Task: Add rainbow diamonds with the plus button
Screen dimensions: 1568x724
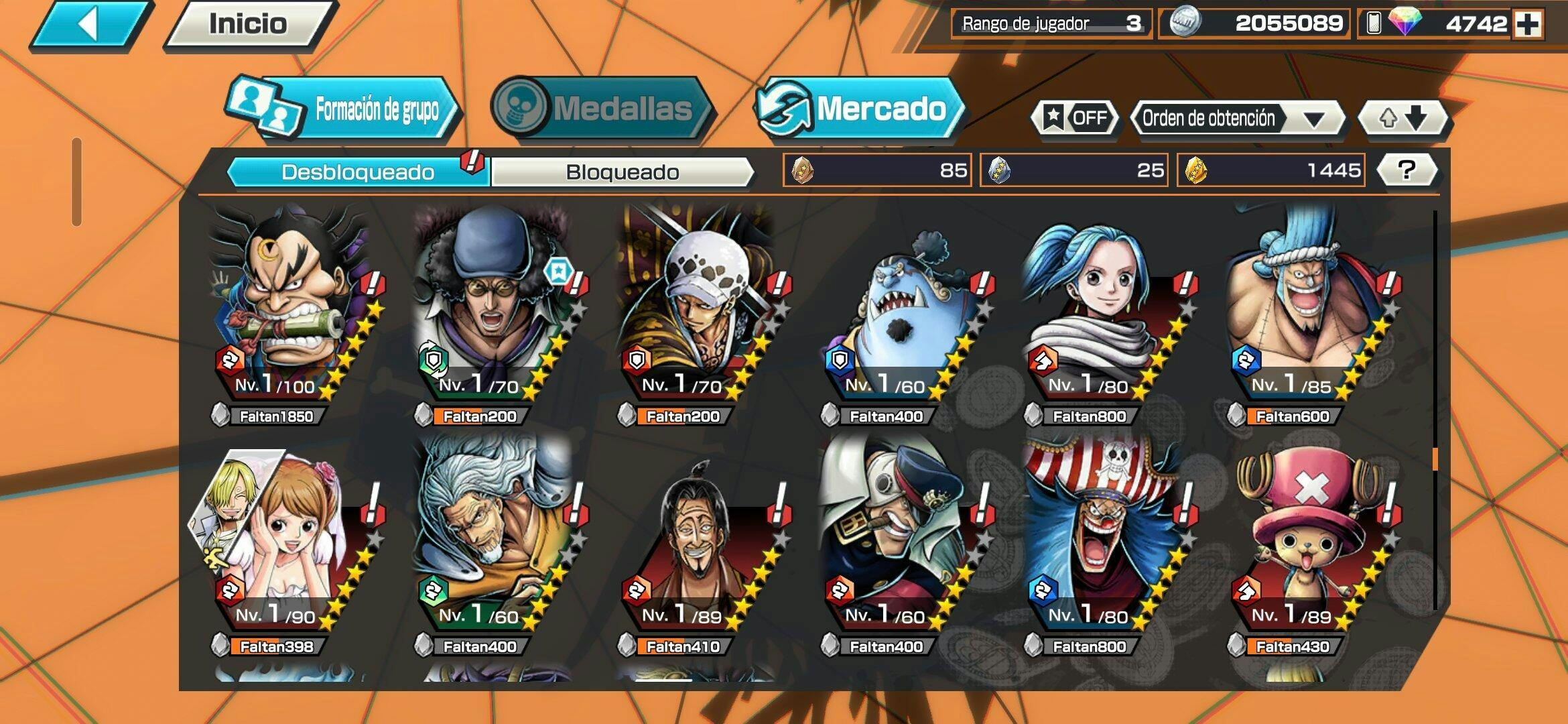Action: pyautogui.click(x=1528, y=24)
